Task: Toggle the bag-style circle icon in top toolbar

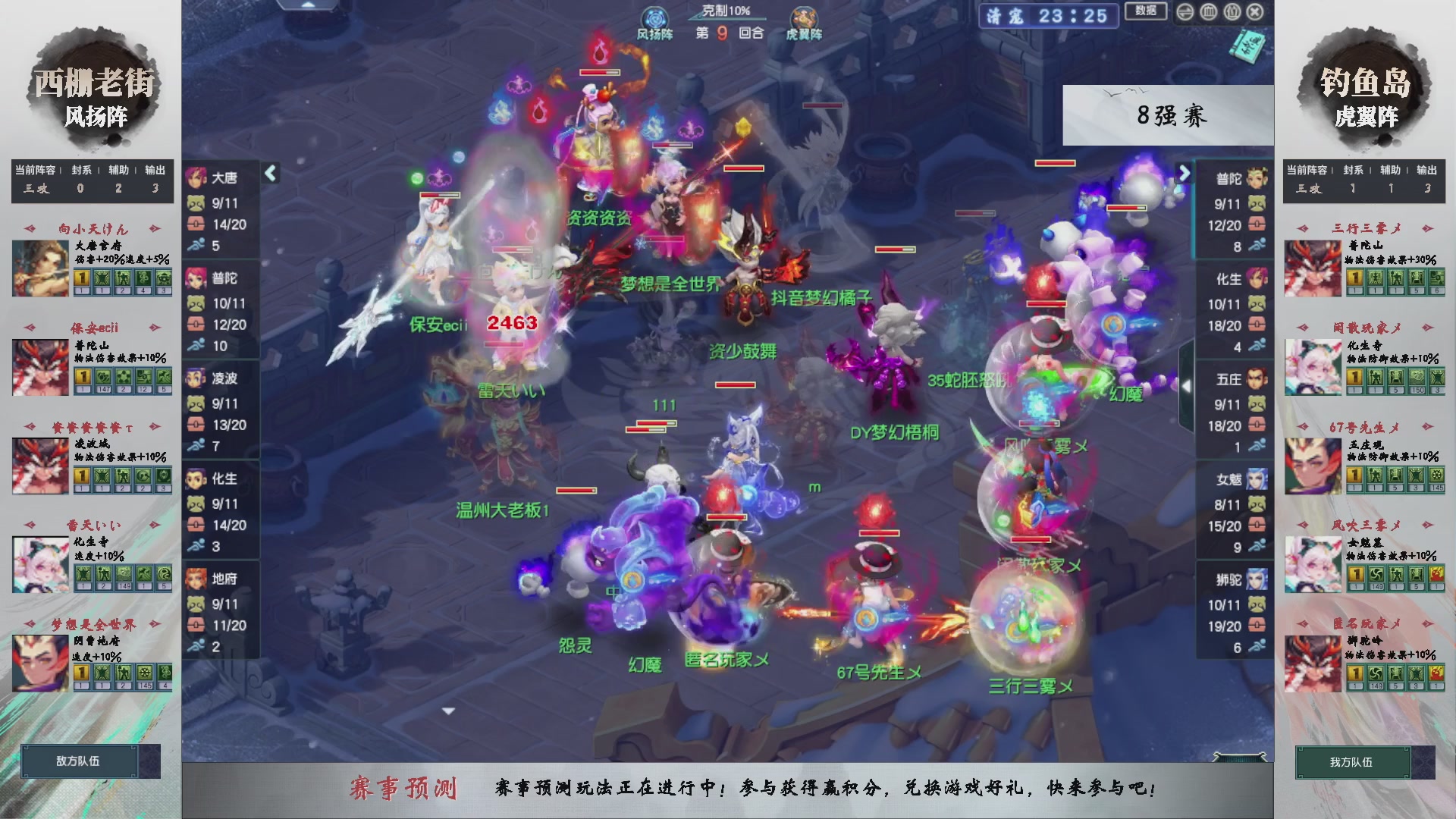Action: (x=1232, y=11)
